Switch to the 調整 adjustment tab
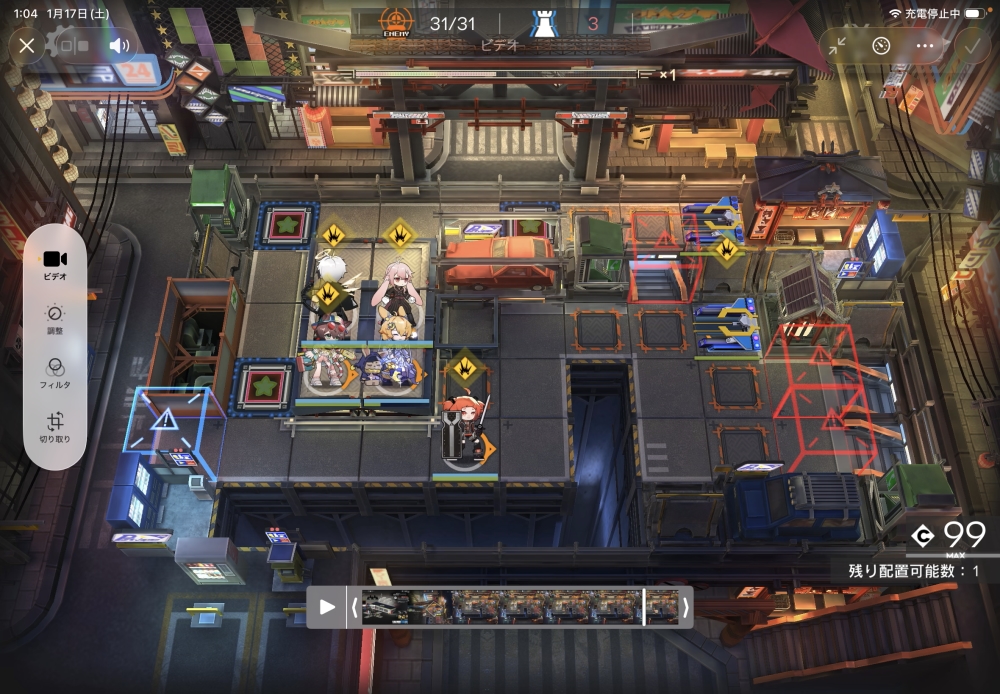 pos(55,318)
